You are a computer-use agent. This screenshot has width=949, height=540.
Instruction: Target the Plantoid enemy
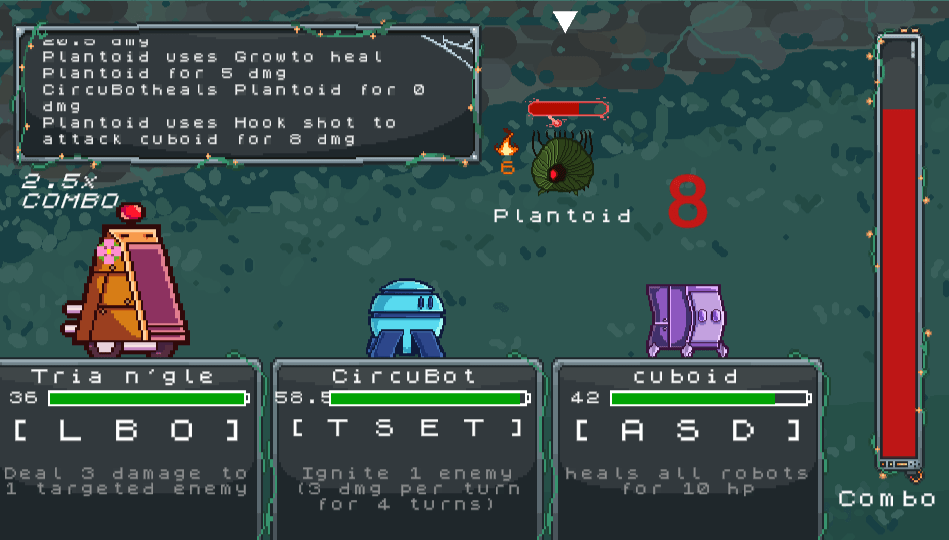561,166
